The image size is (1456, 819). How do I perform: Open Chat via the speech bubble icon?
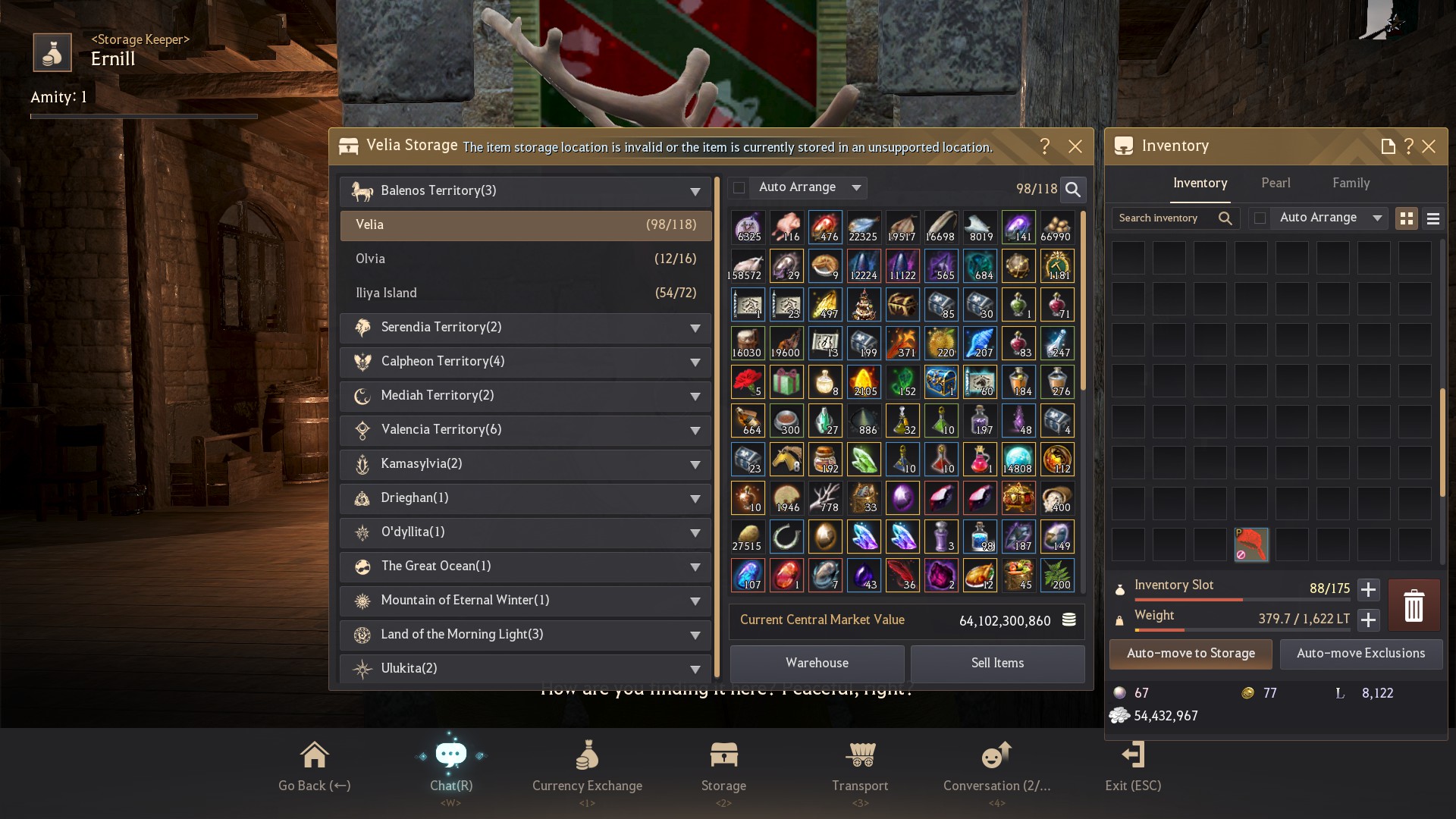click(x=451, y=755)
